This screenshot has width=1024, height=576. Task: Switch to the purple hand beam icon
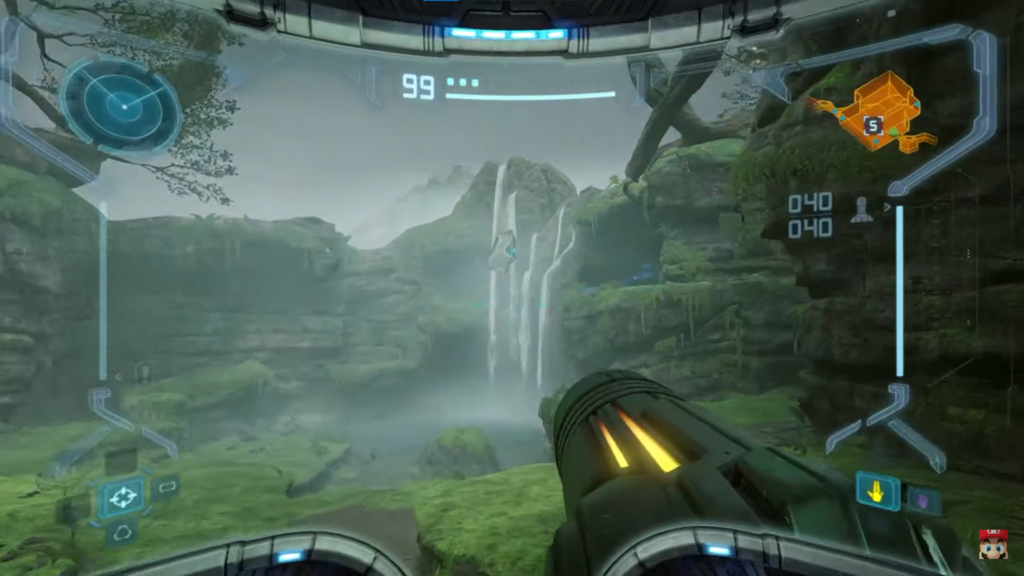[921, 497]
